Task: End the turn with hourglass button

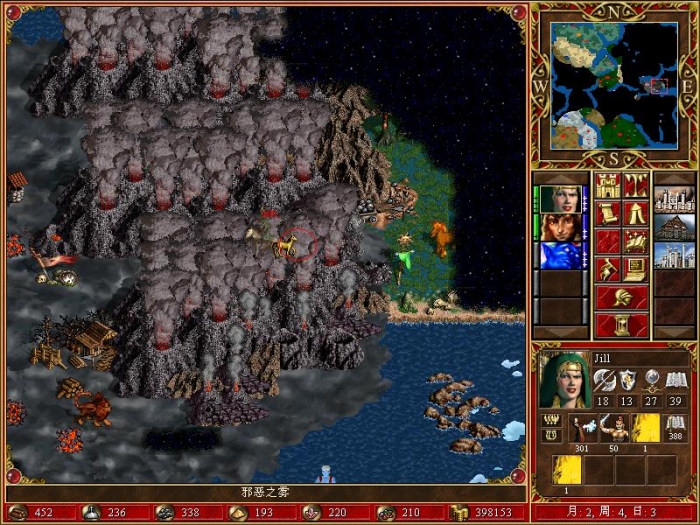Action: pyautogui.click(x=621, y=325)
